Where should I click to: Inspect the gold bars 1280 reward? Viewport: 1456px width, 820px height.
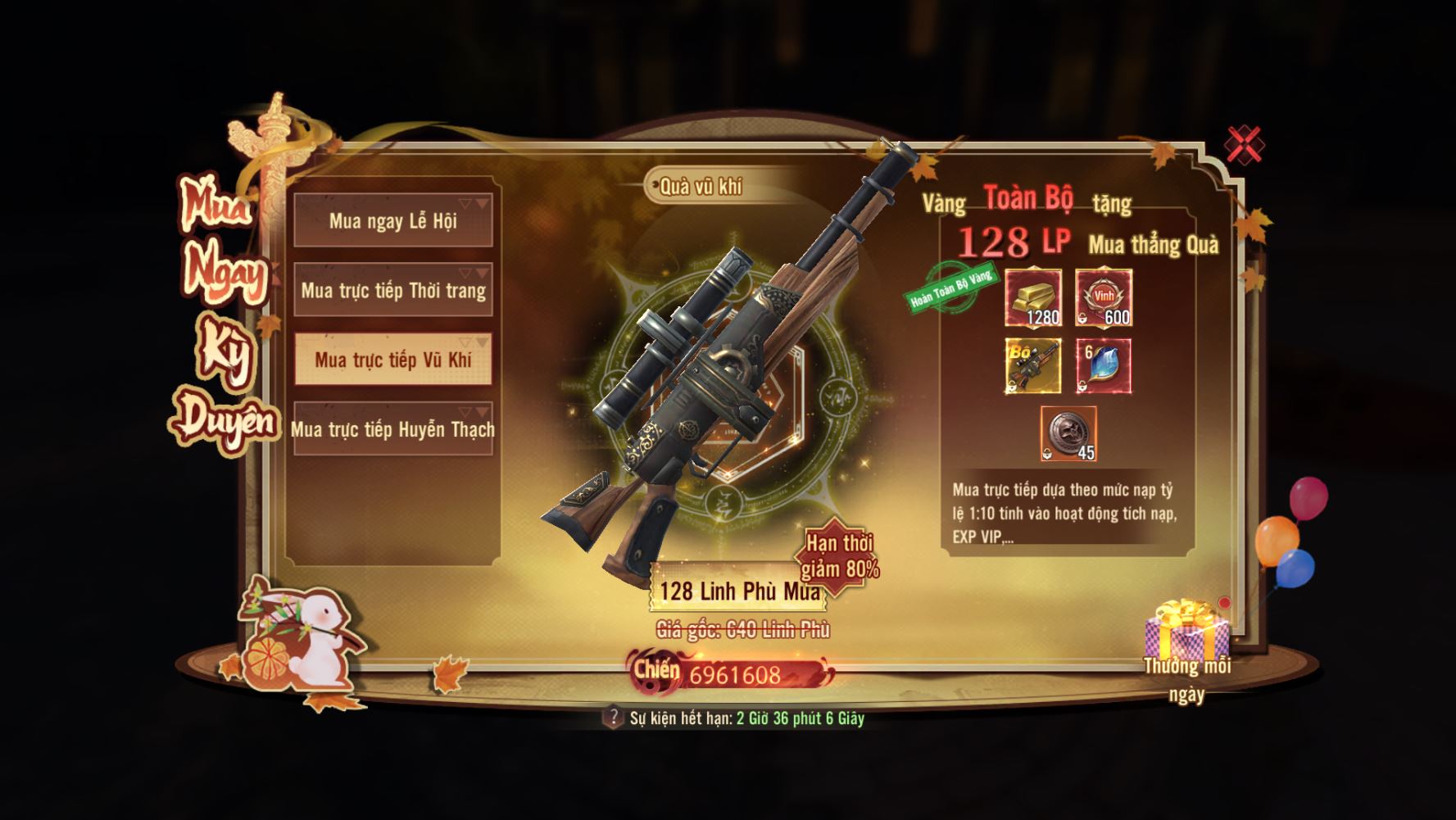(1034, 297)
